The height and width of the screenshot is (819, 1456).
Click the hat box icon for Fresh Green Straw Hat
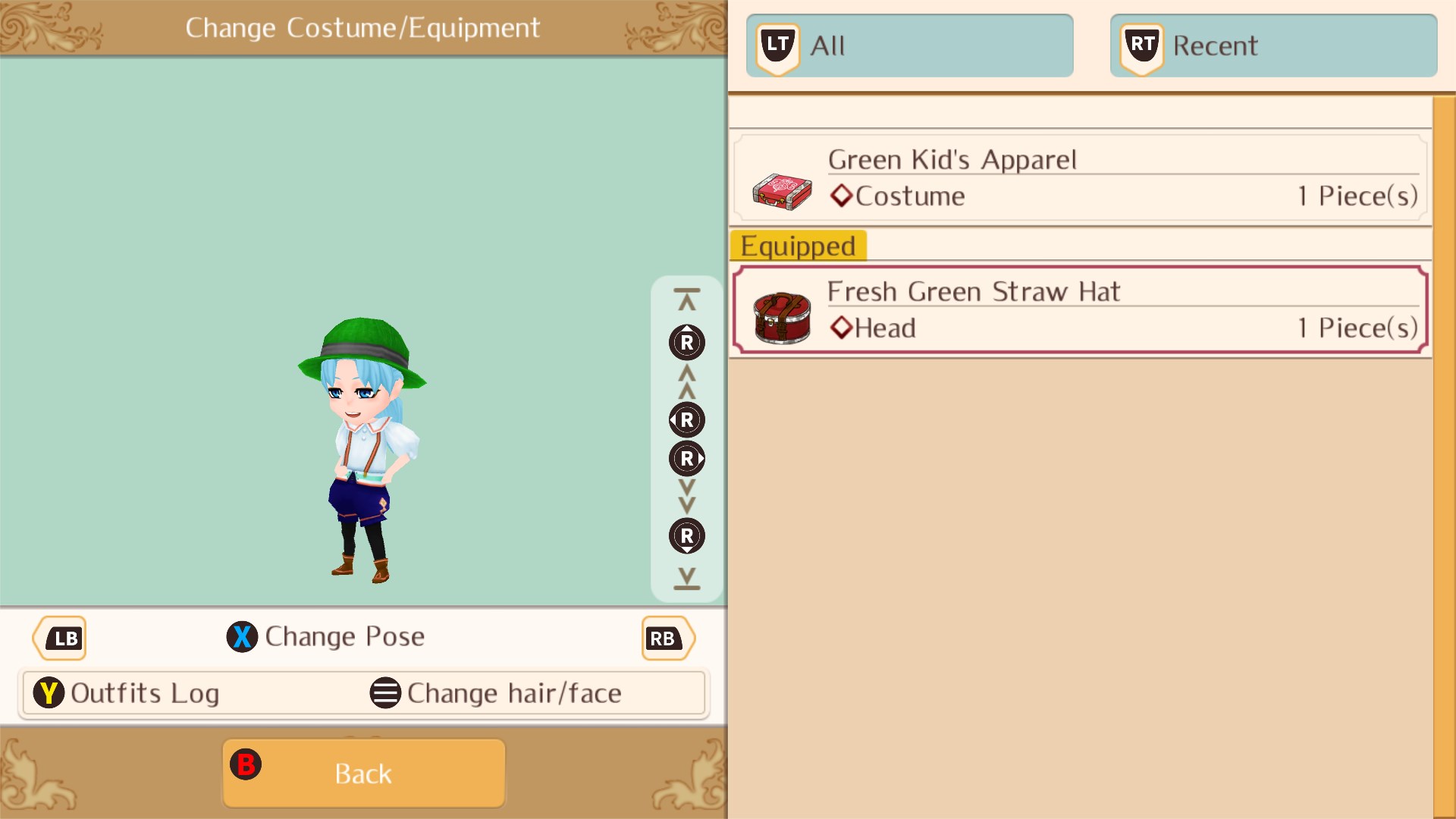click(x=782, y=317)
